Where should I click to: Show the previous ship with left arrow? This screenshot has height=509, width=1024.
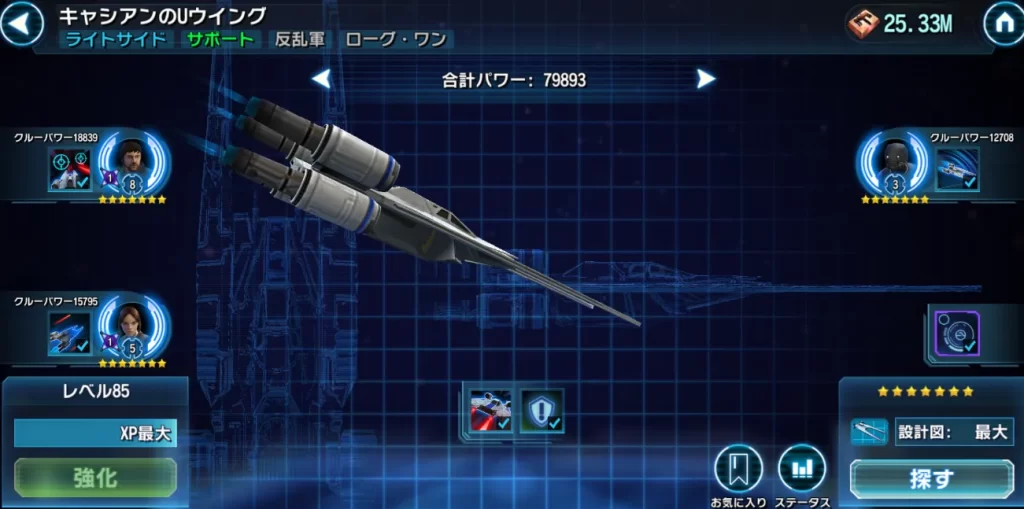click(x=321, y=79)
